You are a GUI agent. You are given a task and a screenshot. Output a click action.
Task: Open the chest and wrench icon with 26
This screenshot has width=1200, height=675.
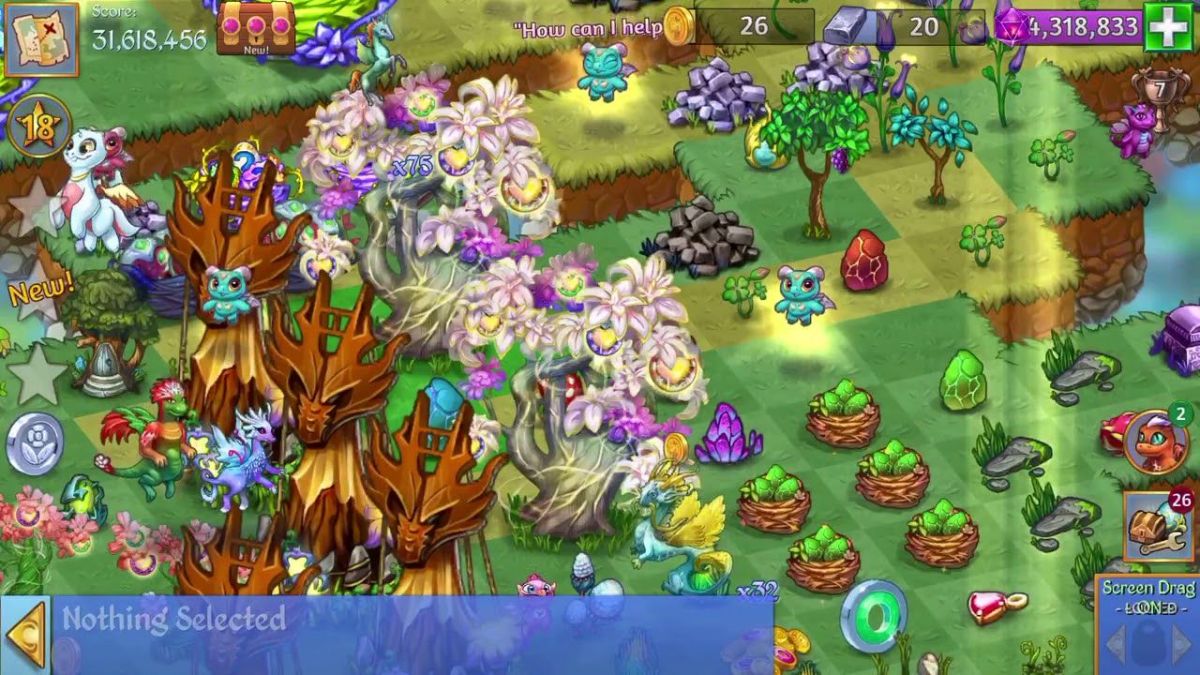point(1158,525)
